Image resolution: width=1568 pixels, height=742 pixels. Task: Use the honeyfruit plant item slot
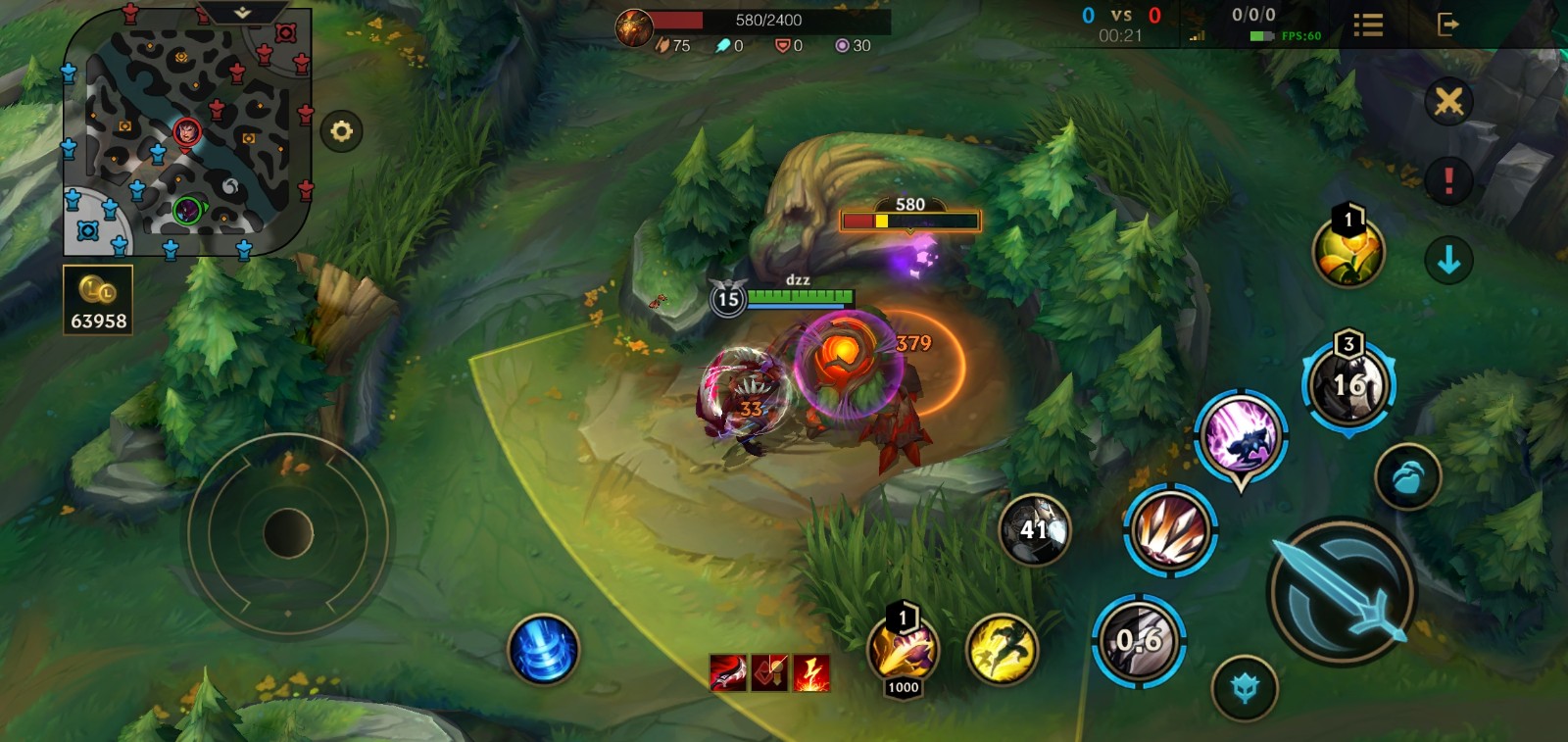tap(1348, 251)
